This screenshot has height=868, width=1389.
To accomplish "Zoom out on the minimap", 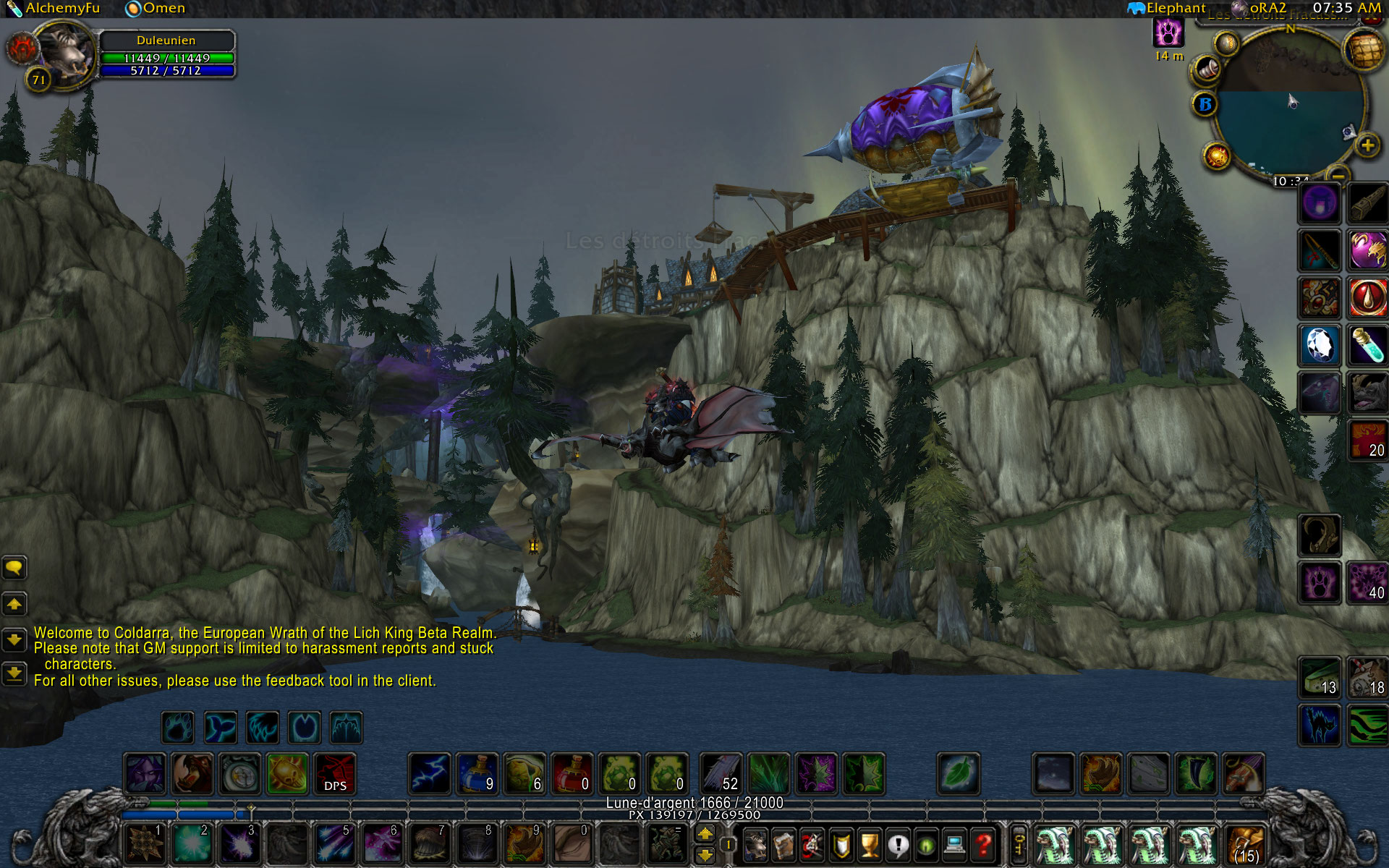I will [x=1339, y=175].
